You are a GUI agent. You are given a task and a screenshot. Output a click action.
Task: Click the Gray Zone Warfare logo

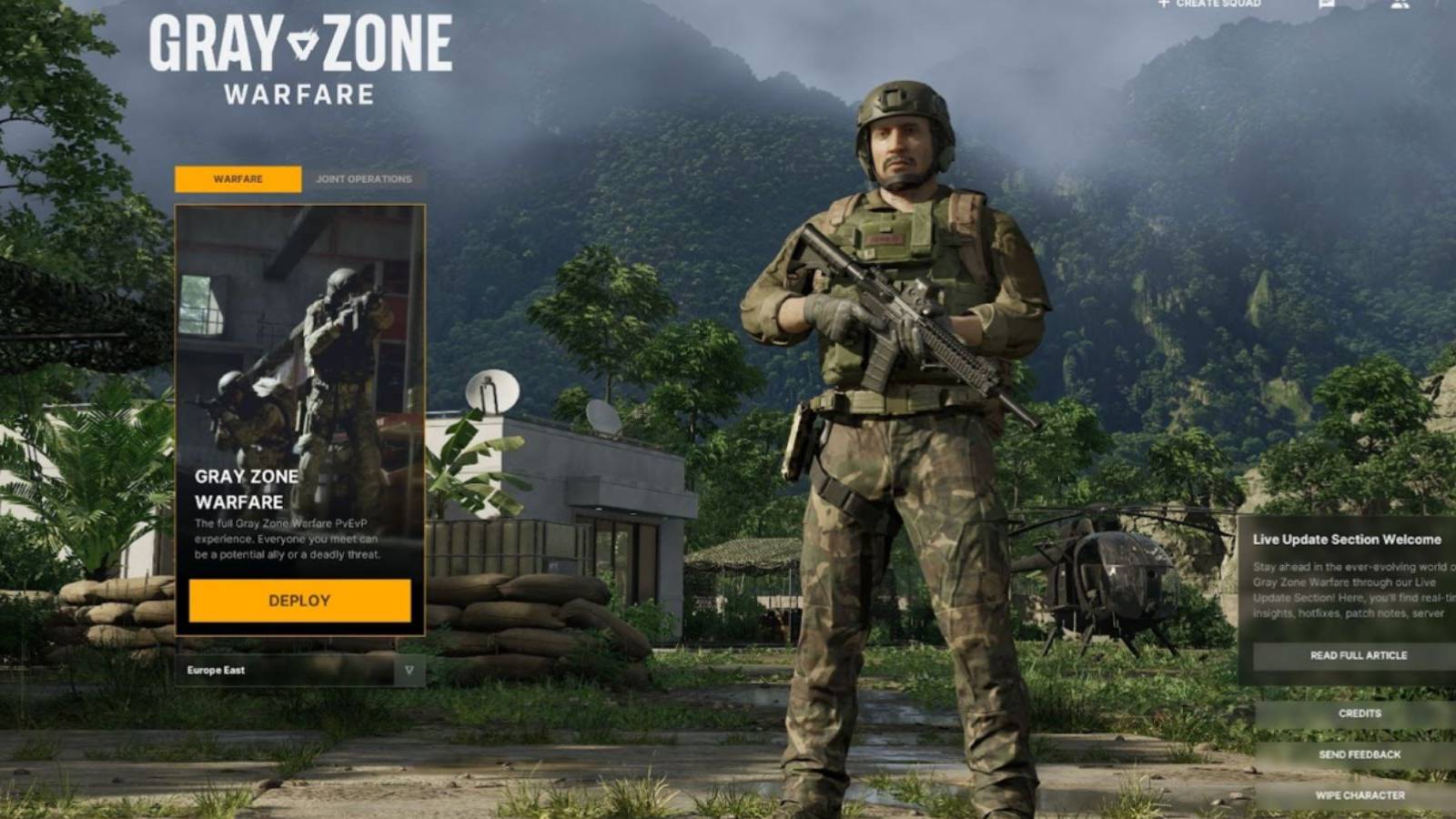point(300,59)
